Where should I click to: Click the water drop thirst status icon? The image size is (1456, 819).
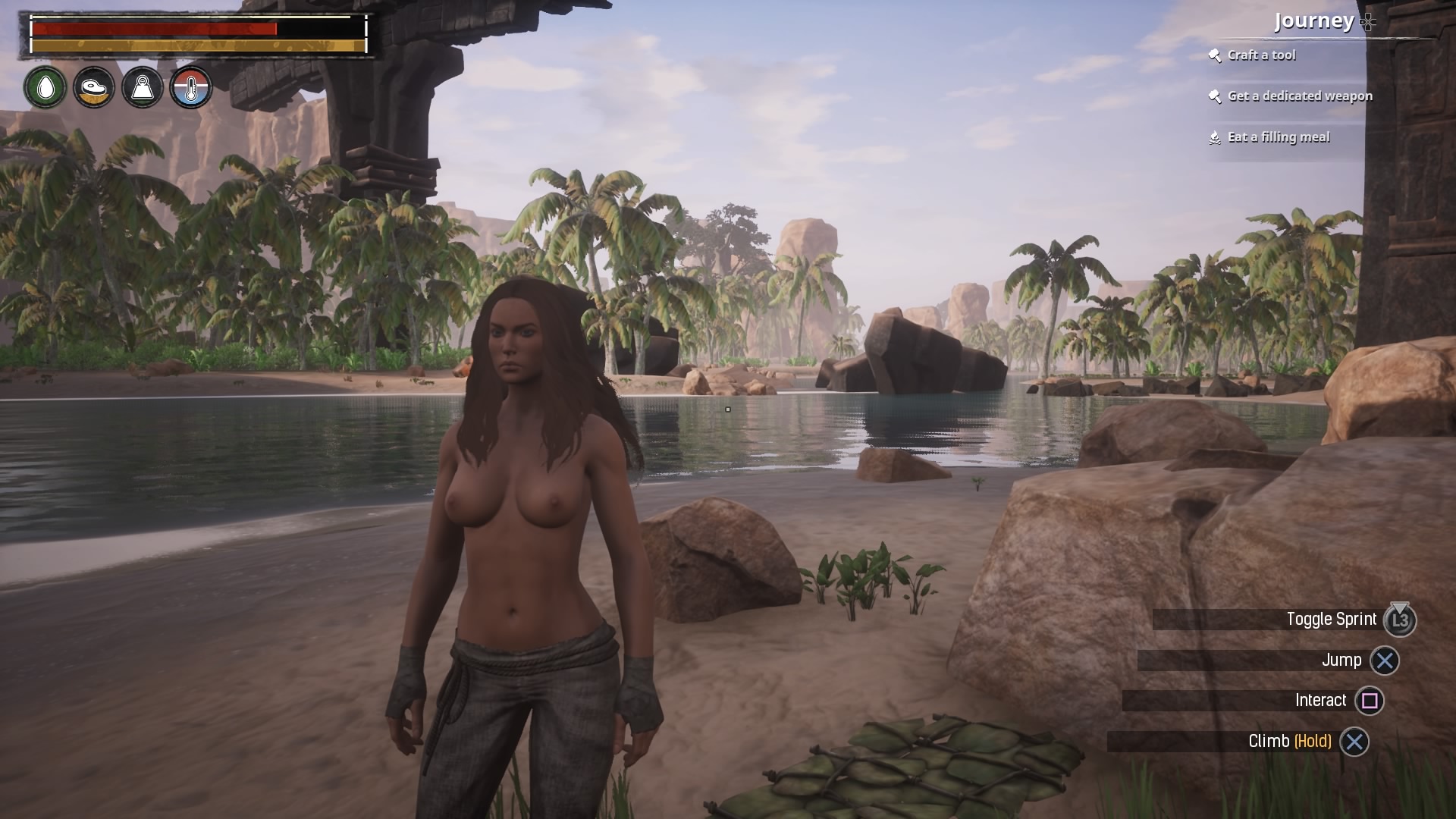(45, 88)
